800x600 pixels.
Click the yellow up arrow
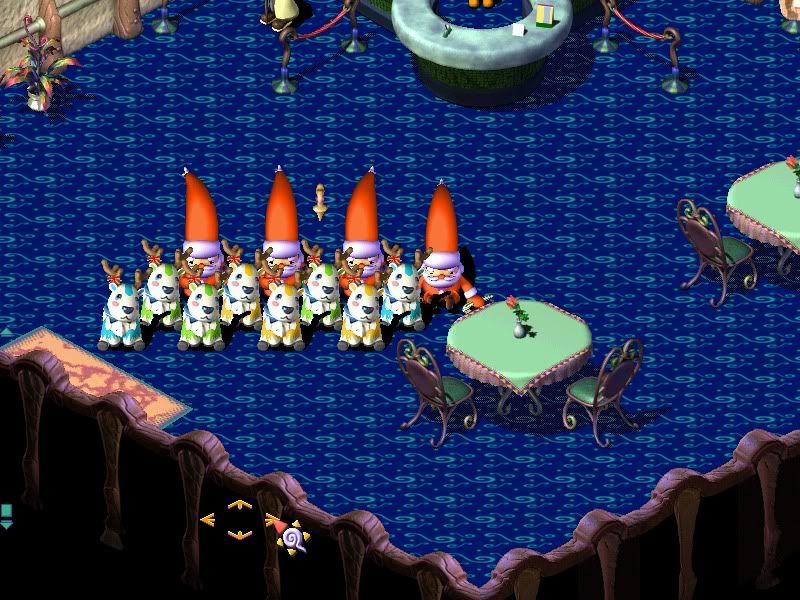[238, 504]
